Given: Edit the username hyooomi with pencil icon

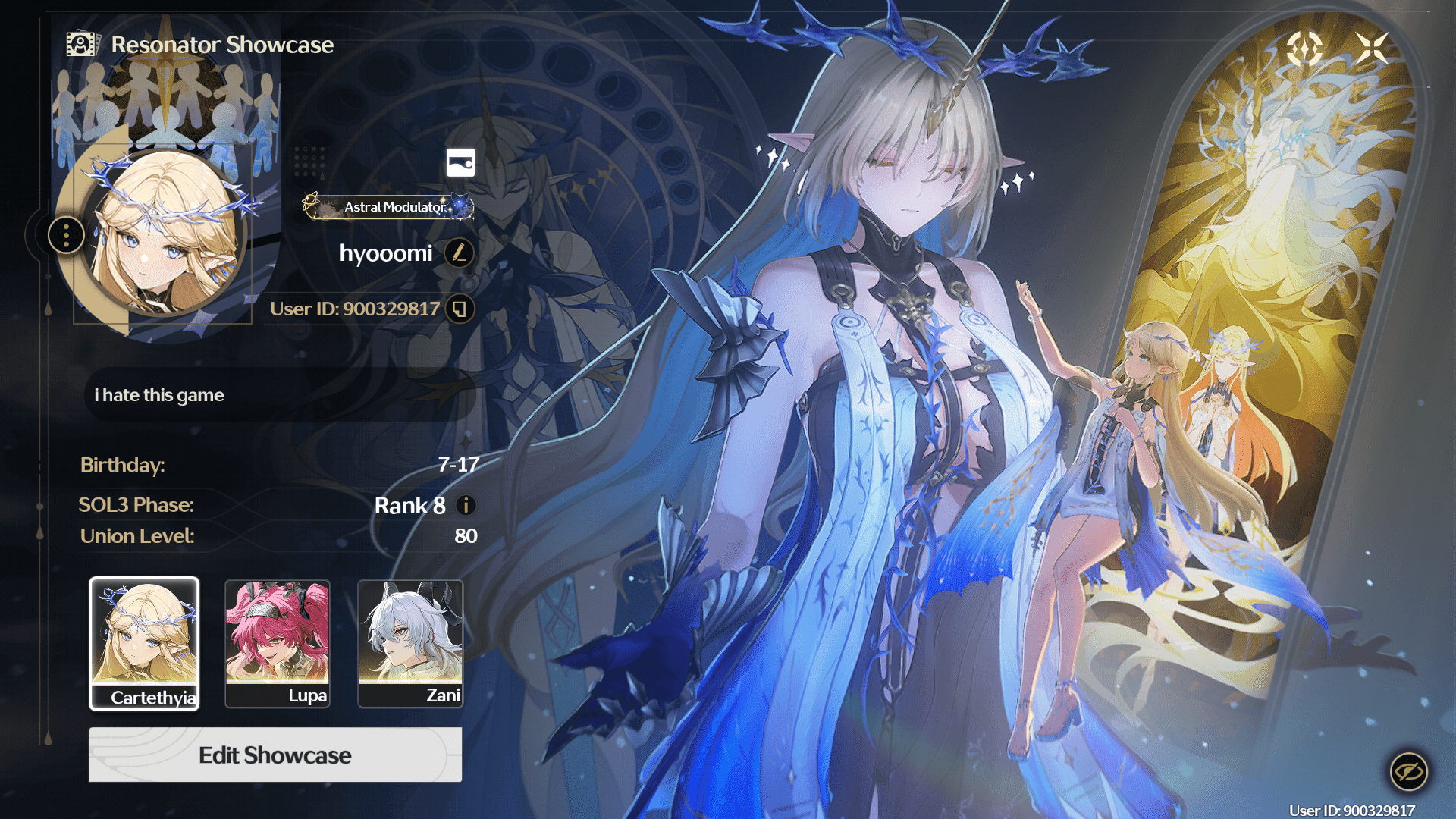Looking at the screenshot, I should [459, 253].
